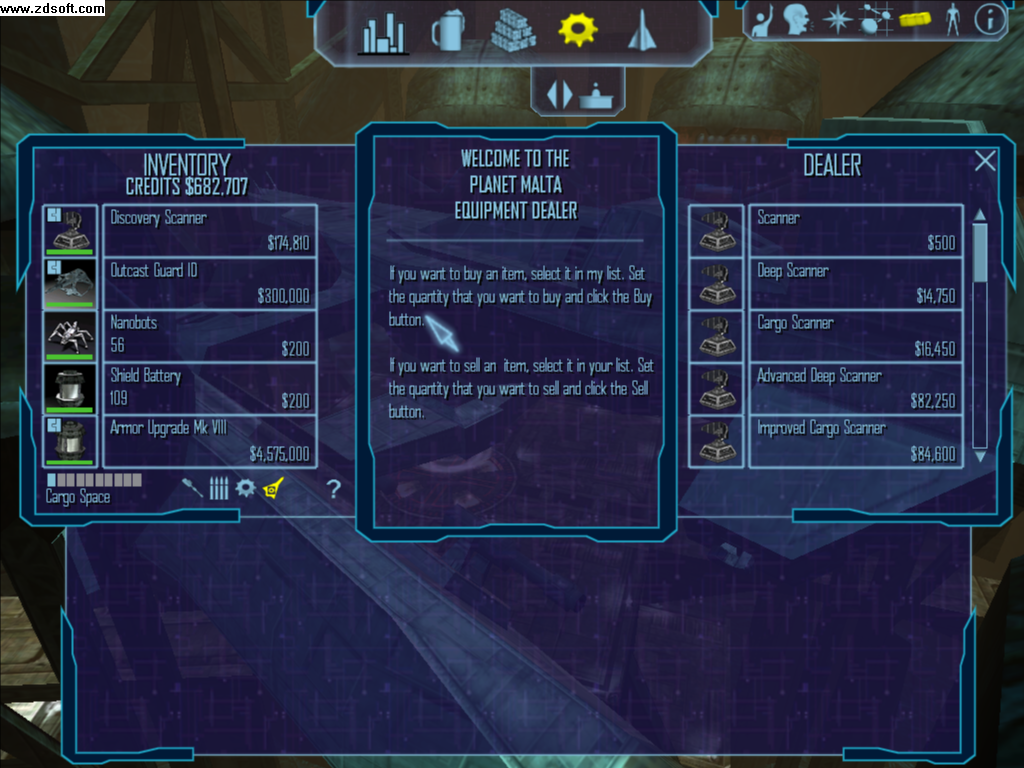
Task: Choose Nanobots from the inventory list
Action: pos(213,336)
